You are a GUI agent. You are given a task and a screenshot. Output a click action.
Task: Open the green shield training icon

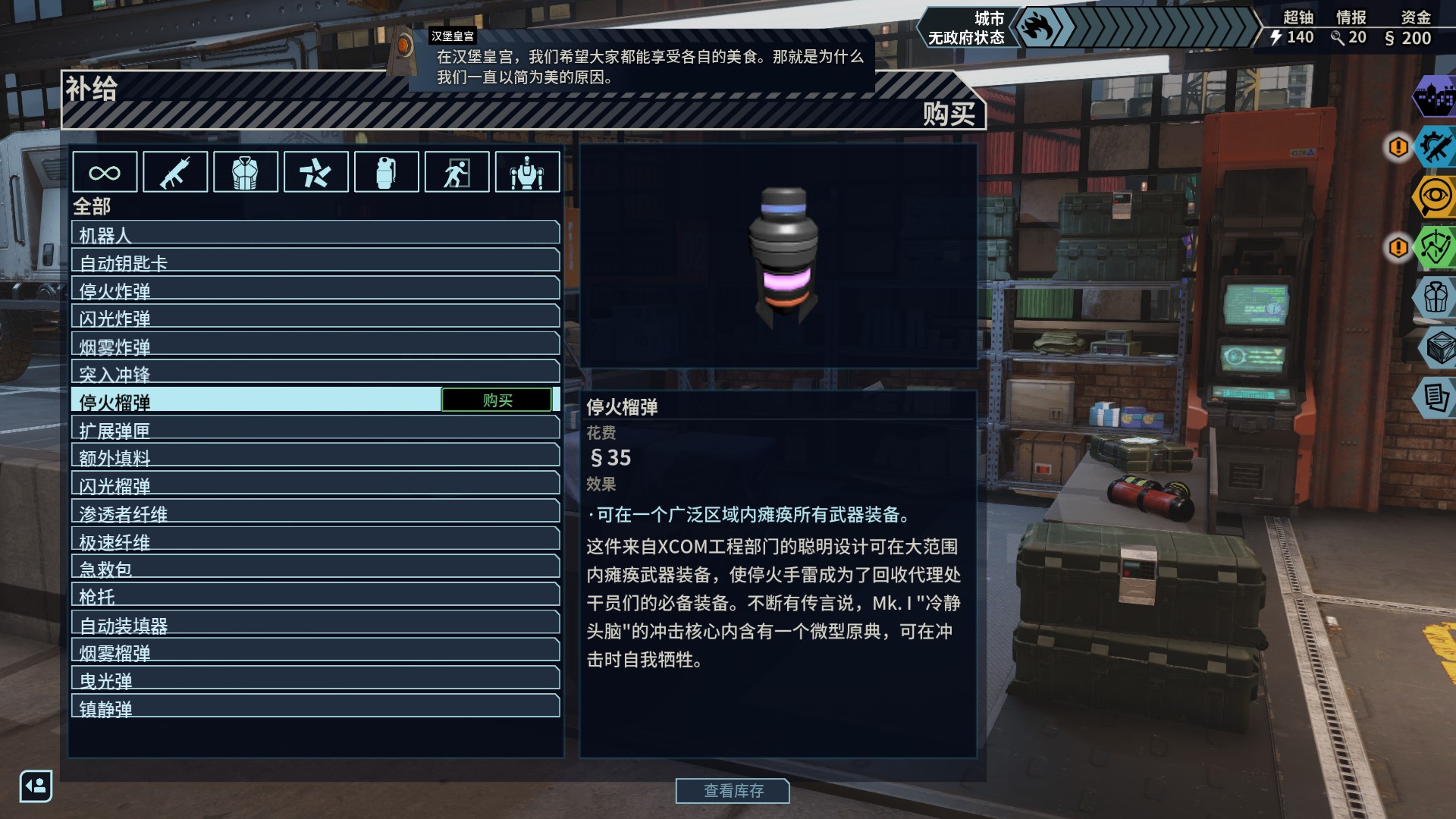1436,247
